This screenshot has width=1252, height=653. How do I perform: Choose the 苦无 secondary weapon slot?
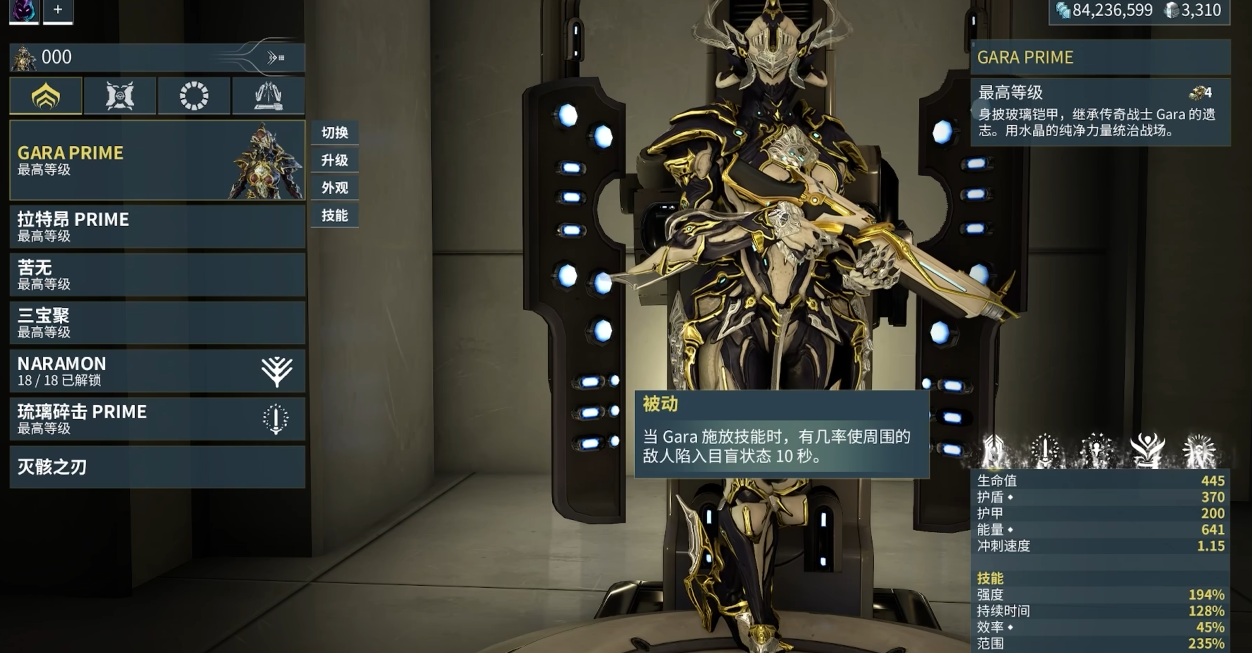click(x=157, y=274)
